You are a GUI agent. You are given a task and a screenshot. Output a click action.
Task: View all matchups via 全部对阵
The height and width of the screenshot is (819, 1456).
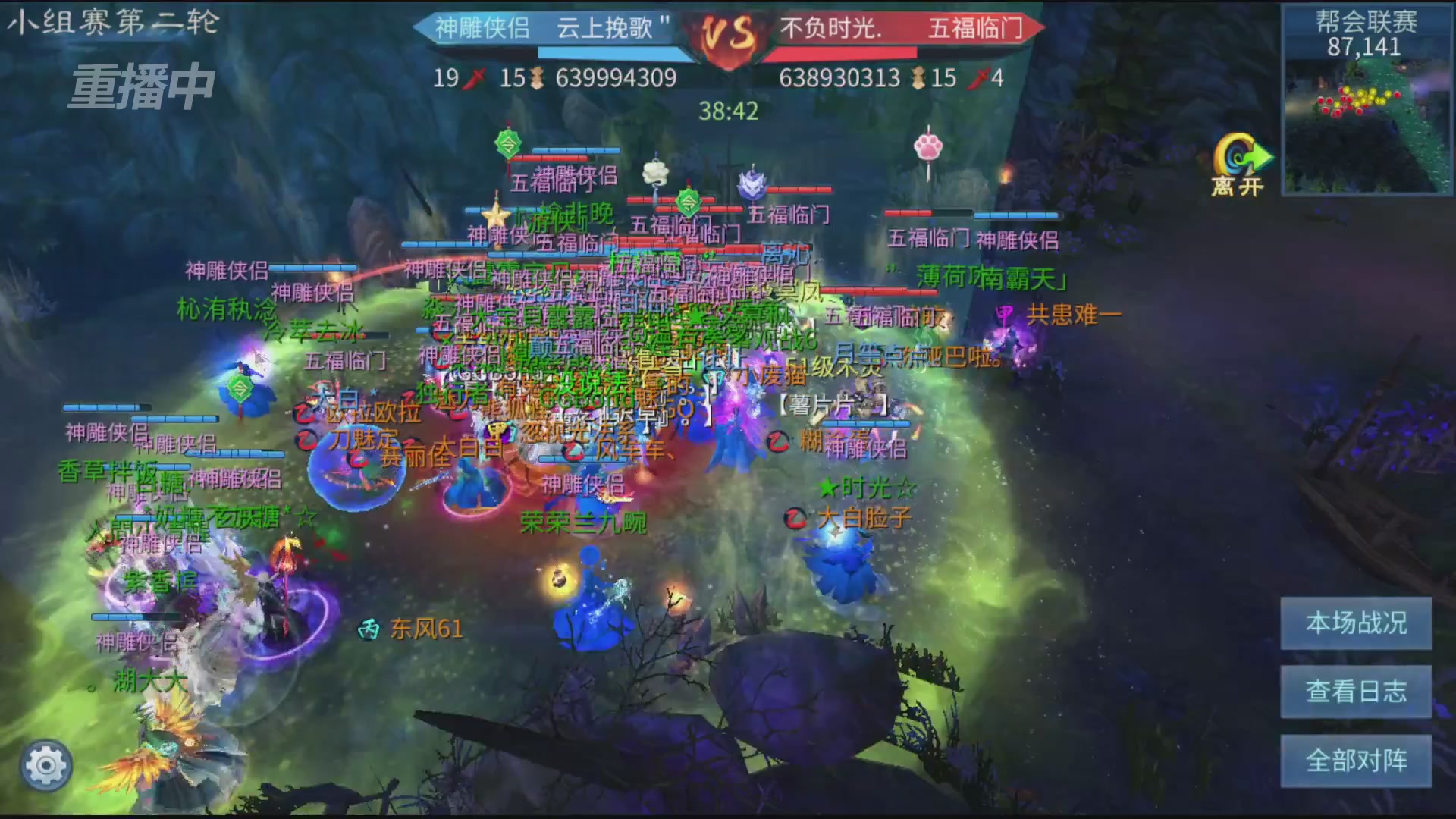[x=1354, y=759]
